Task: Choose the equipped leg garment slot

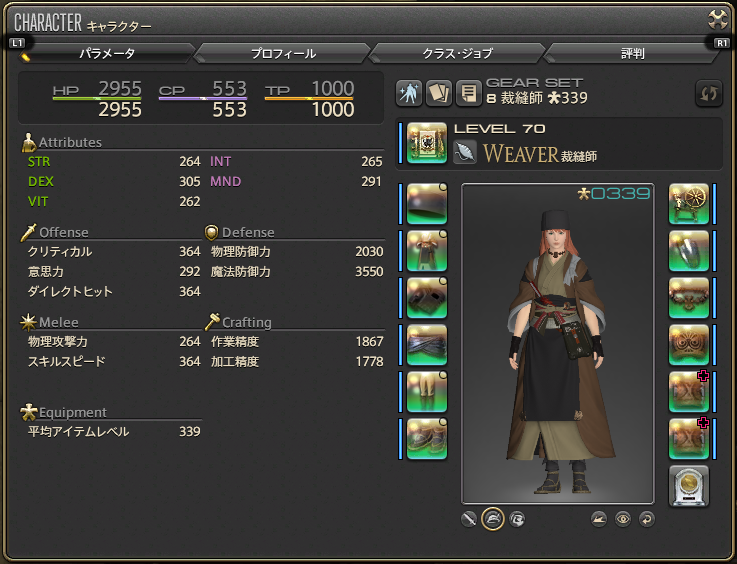Action: click(427, 391)
